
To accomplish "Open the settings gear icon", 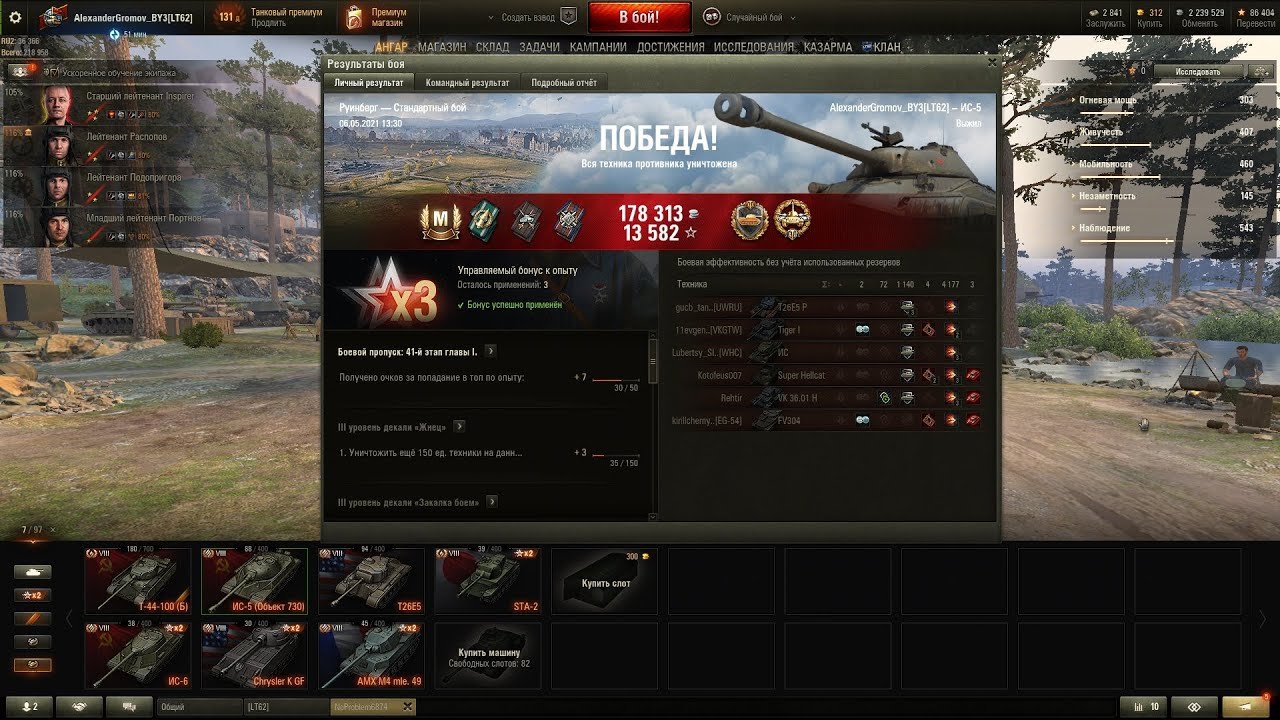I will [x=15, y=17].
